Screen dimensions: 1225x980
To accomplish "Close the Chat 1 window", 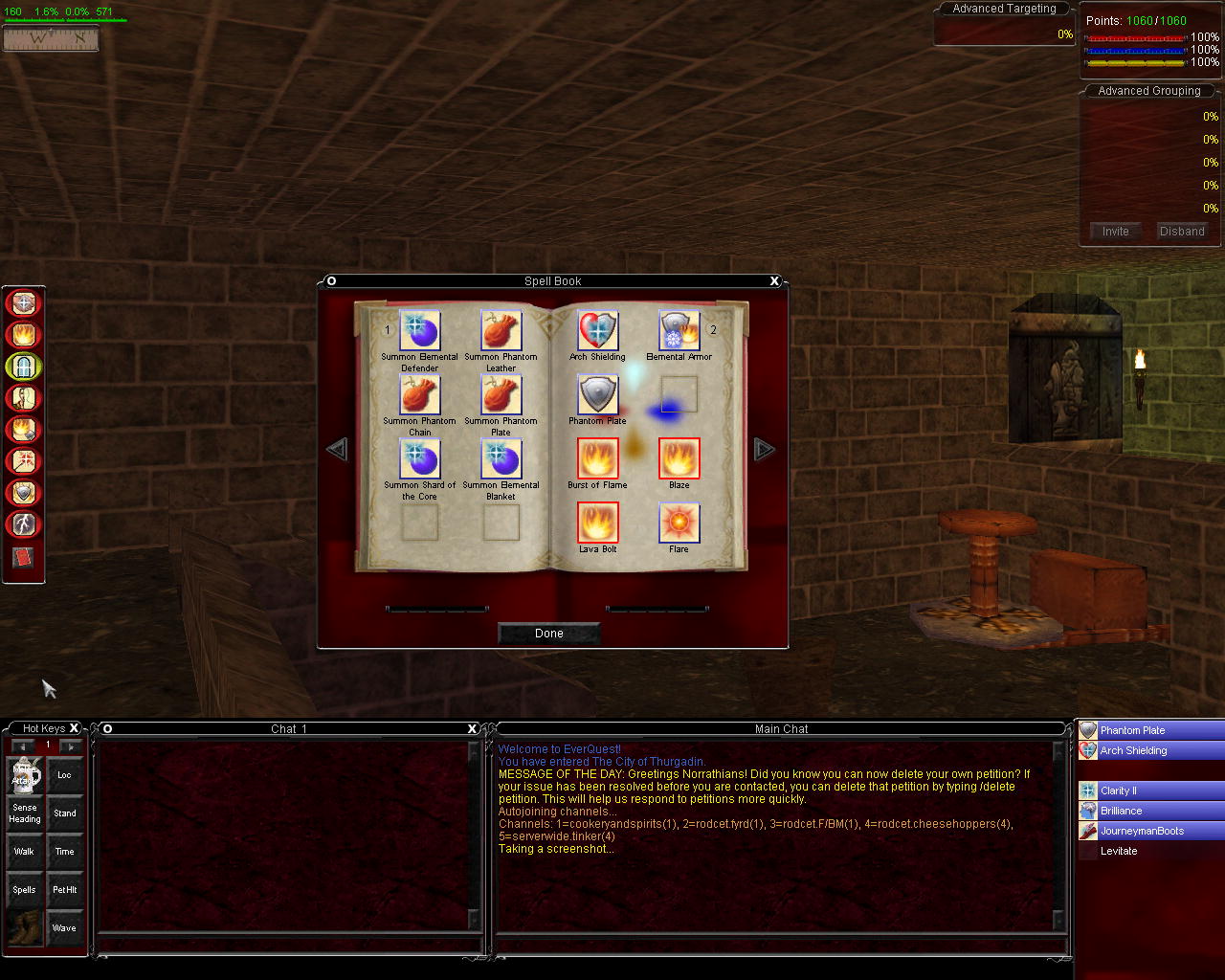I will point(472,729).
